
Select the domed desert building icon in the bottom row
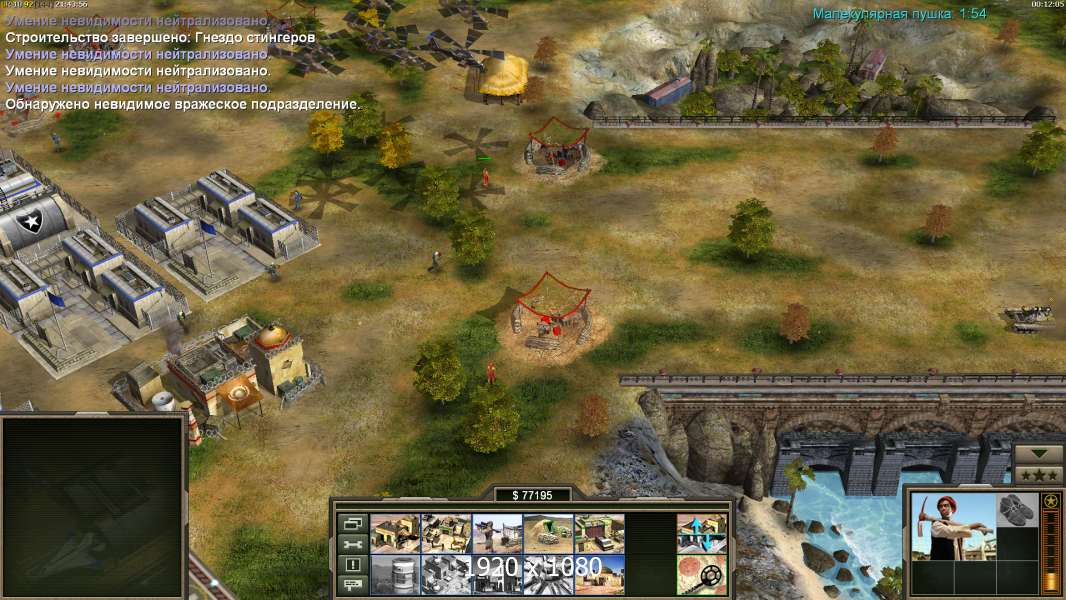point(599,574)
